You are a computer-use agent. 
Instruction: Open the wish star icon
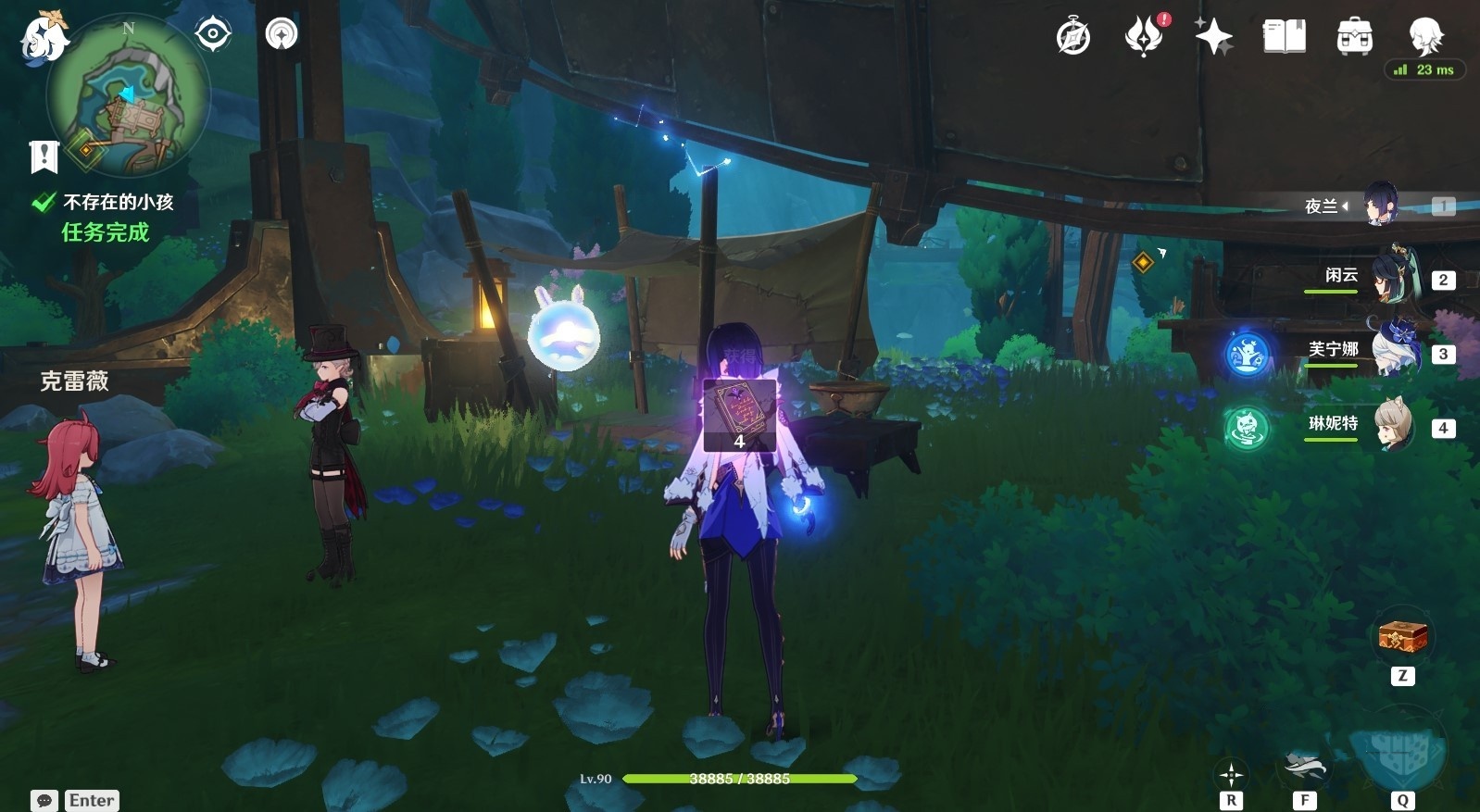1213,37
